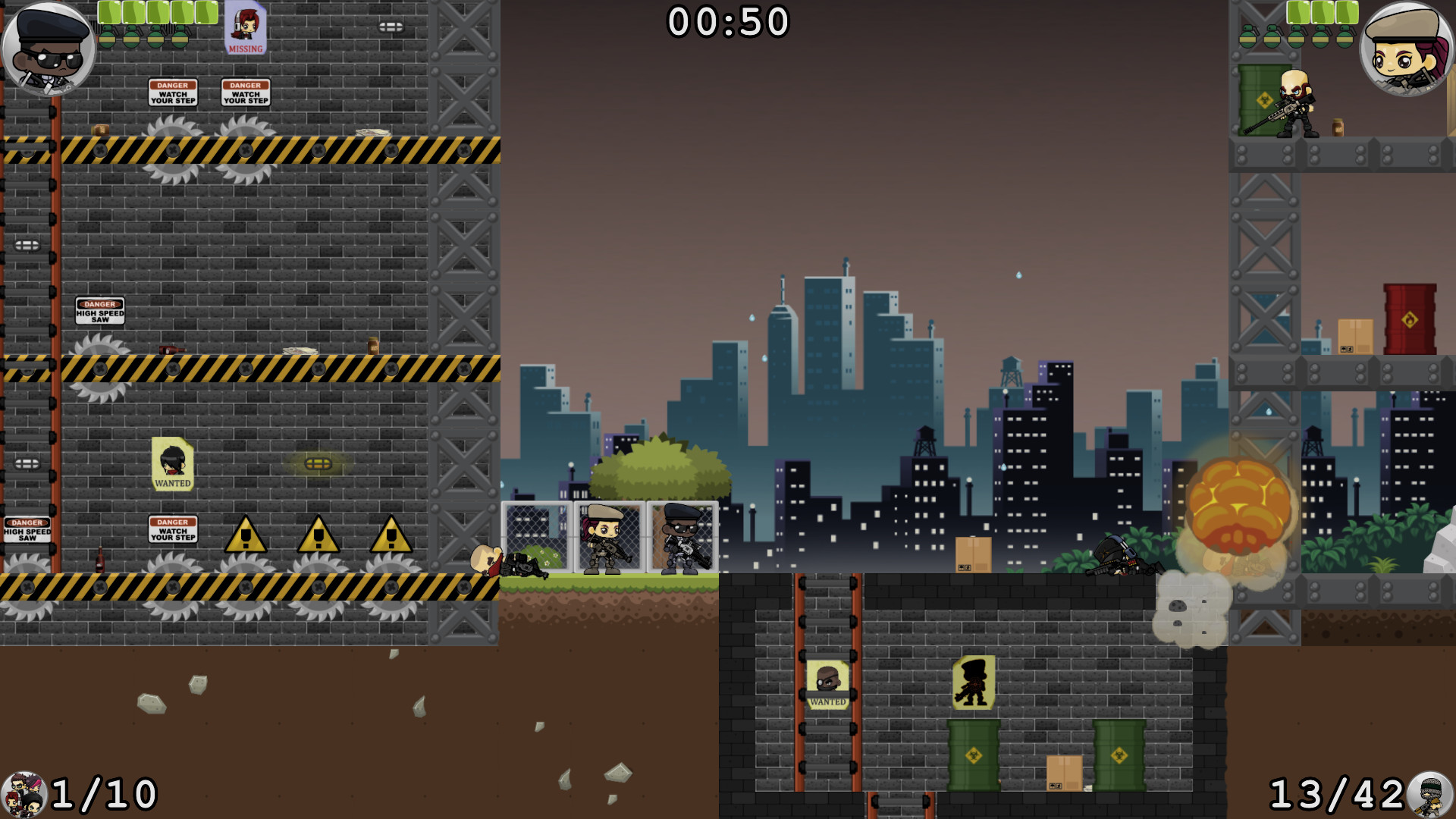Toggle the DANGER HIGH SPEED SAW sign
The width and height of the screenshot is (1456, 819).
[x=99, y=309]
